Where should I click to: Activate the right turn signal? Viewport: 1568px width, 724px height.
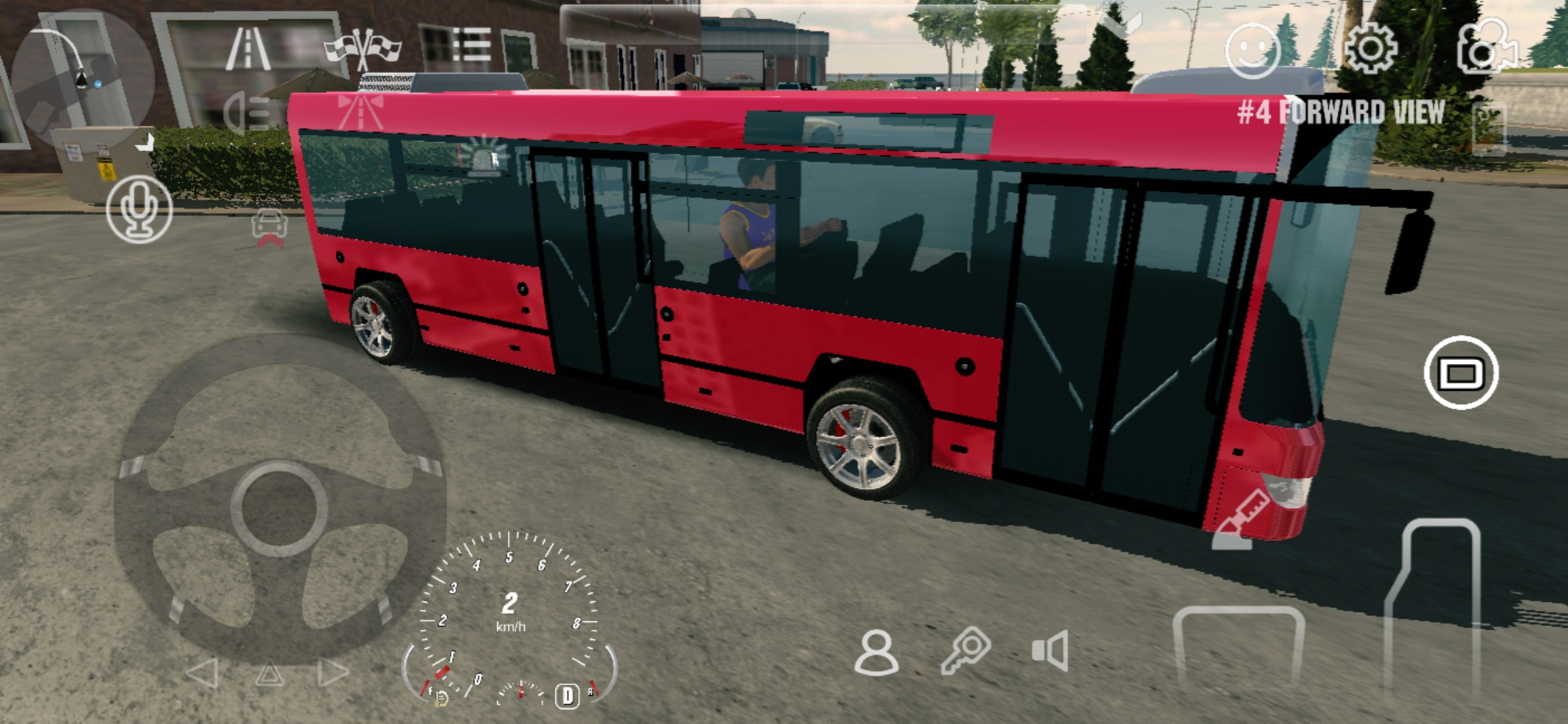[x=332, y=672]
